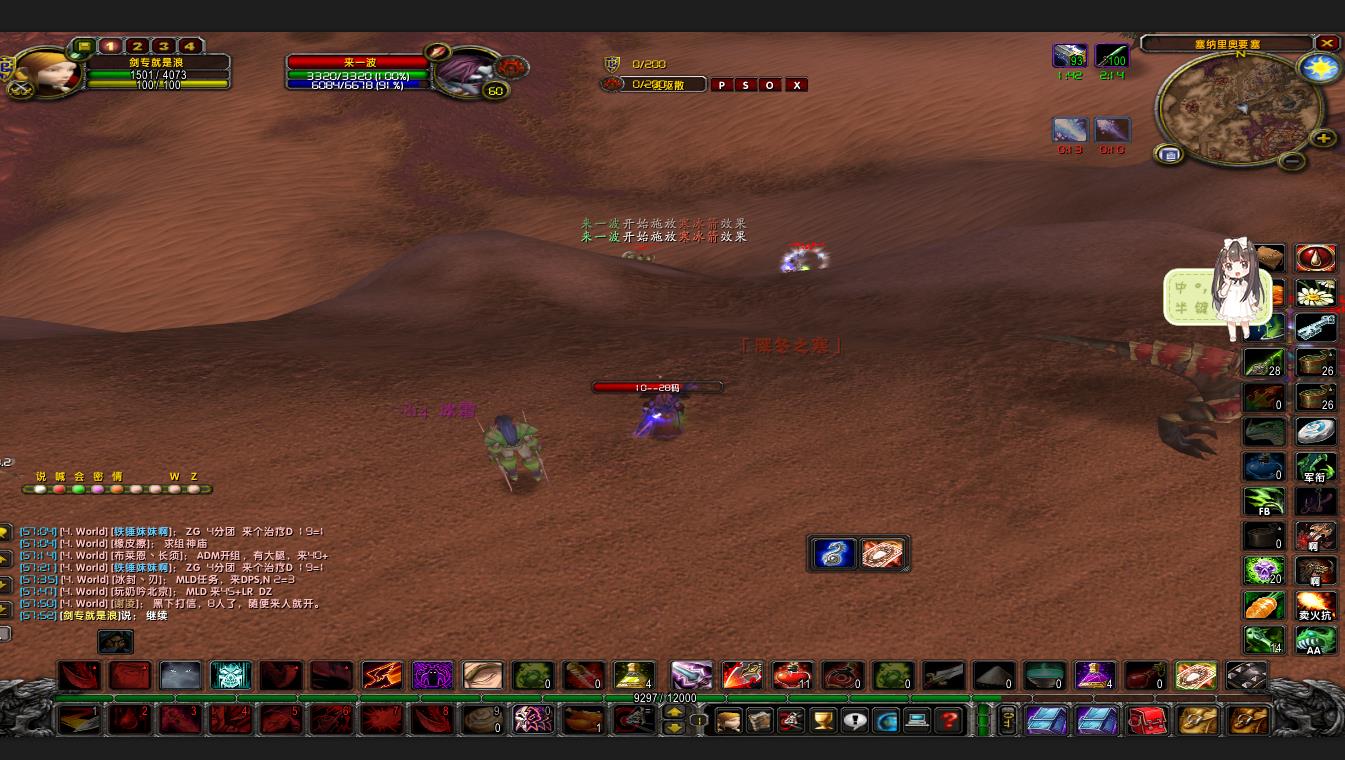Use the purple spider ability icon

point(432,676)
